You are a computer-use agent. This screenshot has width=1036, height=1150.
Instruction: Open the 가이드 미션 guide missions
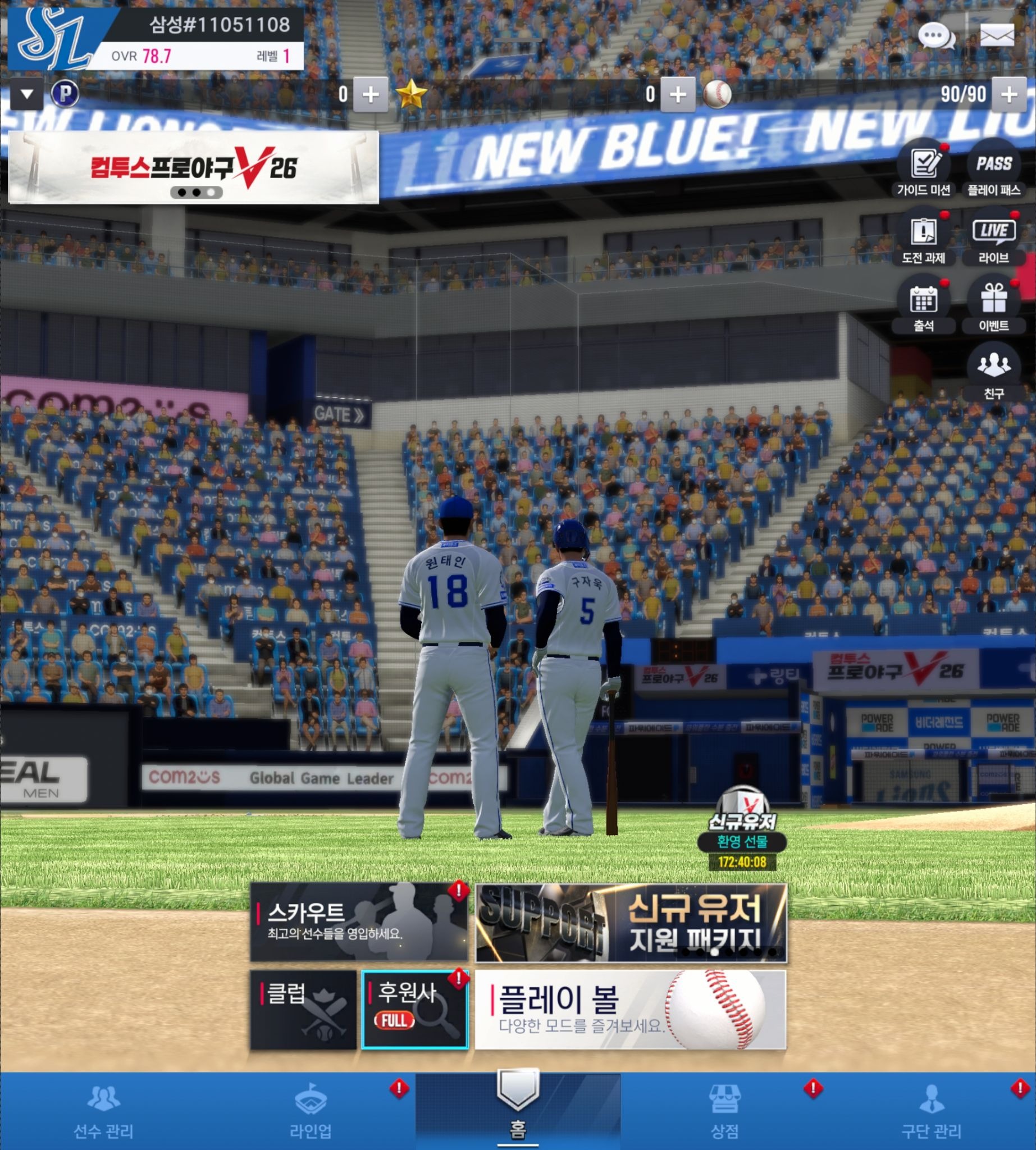coord(923,168)
